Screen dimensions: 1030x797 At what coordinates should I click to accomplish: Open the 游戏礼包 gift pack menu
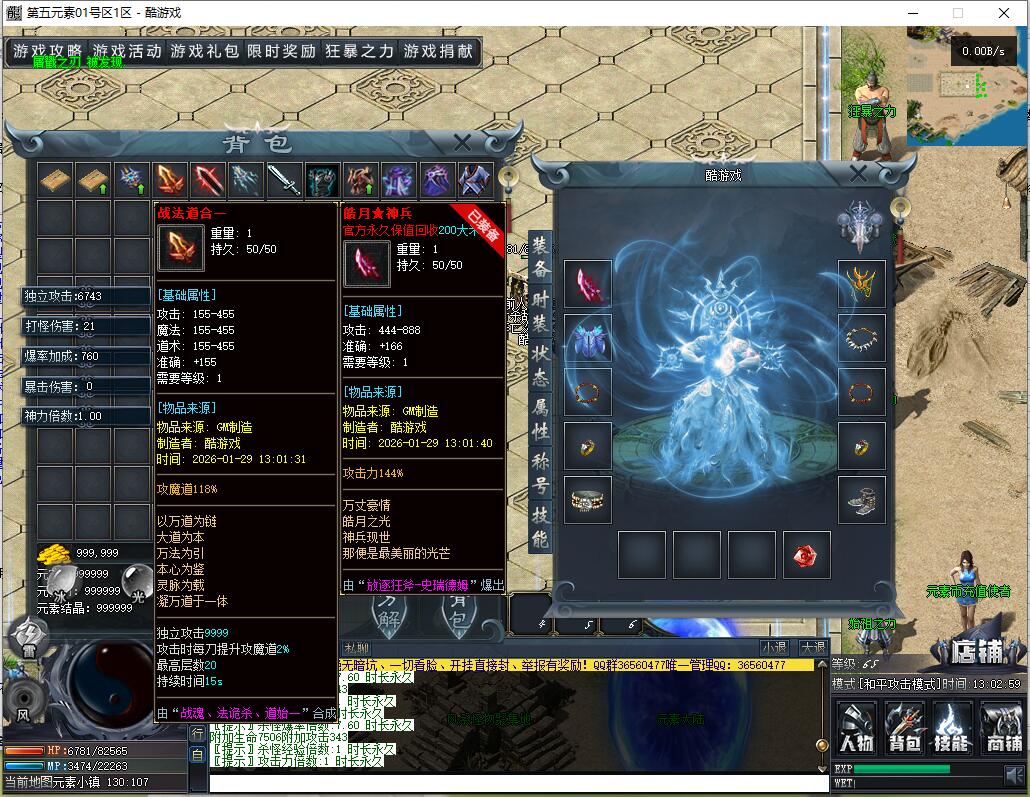(204, 51)
